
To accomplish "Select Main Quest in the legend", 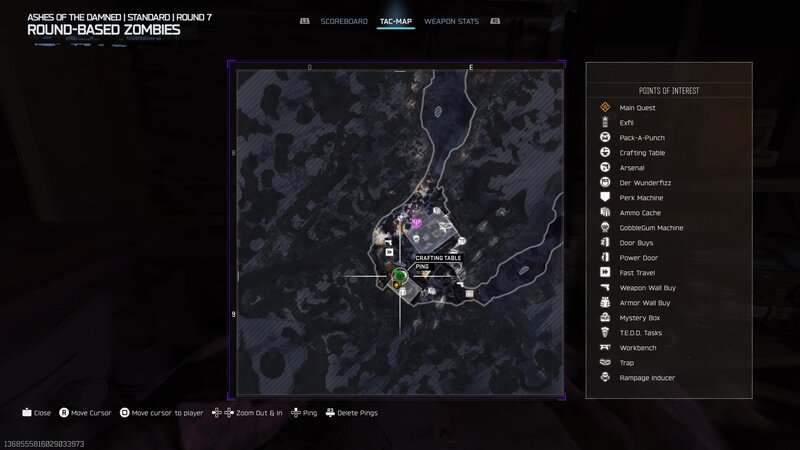I will (636, 108).
